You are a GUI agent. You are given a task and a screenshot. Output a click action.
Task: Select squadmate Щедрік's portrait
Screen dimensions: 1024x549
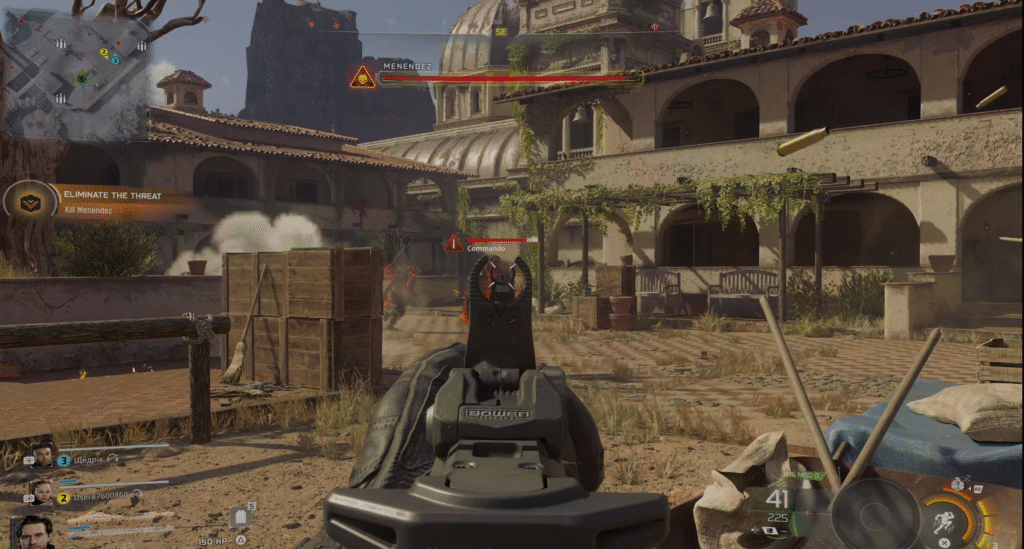coord(42,456)
